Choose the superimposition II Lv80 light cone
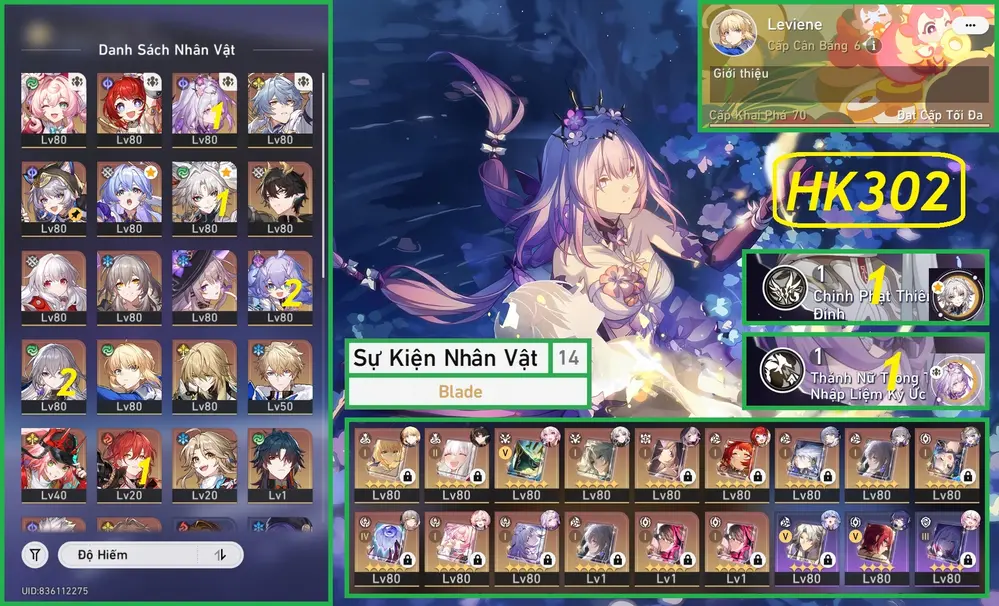The width and height of the screenshot is (999, 606). 456,465
